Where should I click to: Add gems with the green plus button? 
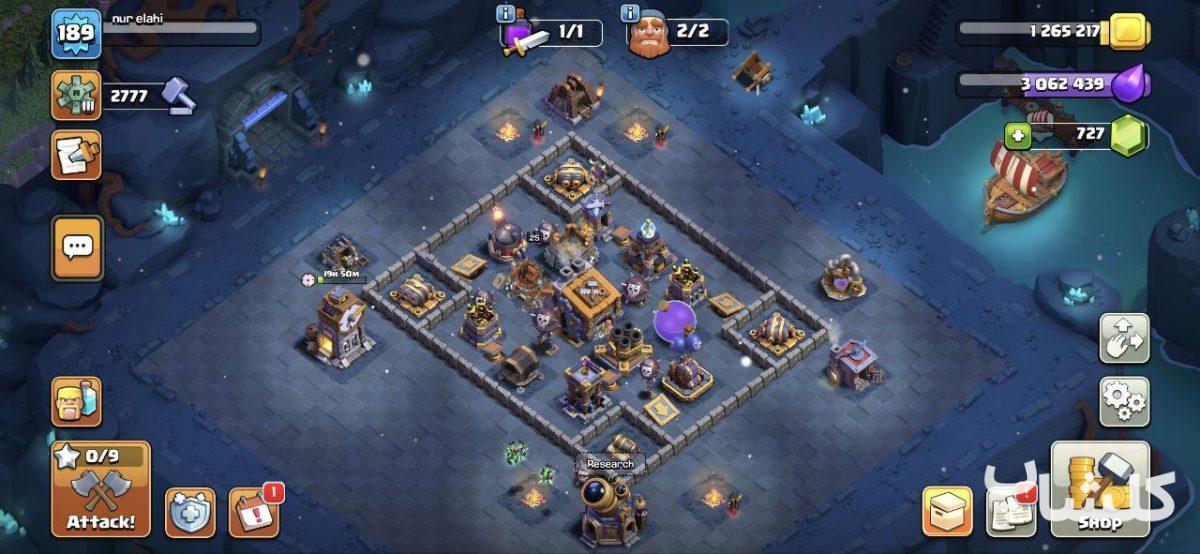[1018, 133]
